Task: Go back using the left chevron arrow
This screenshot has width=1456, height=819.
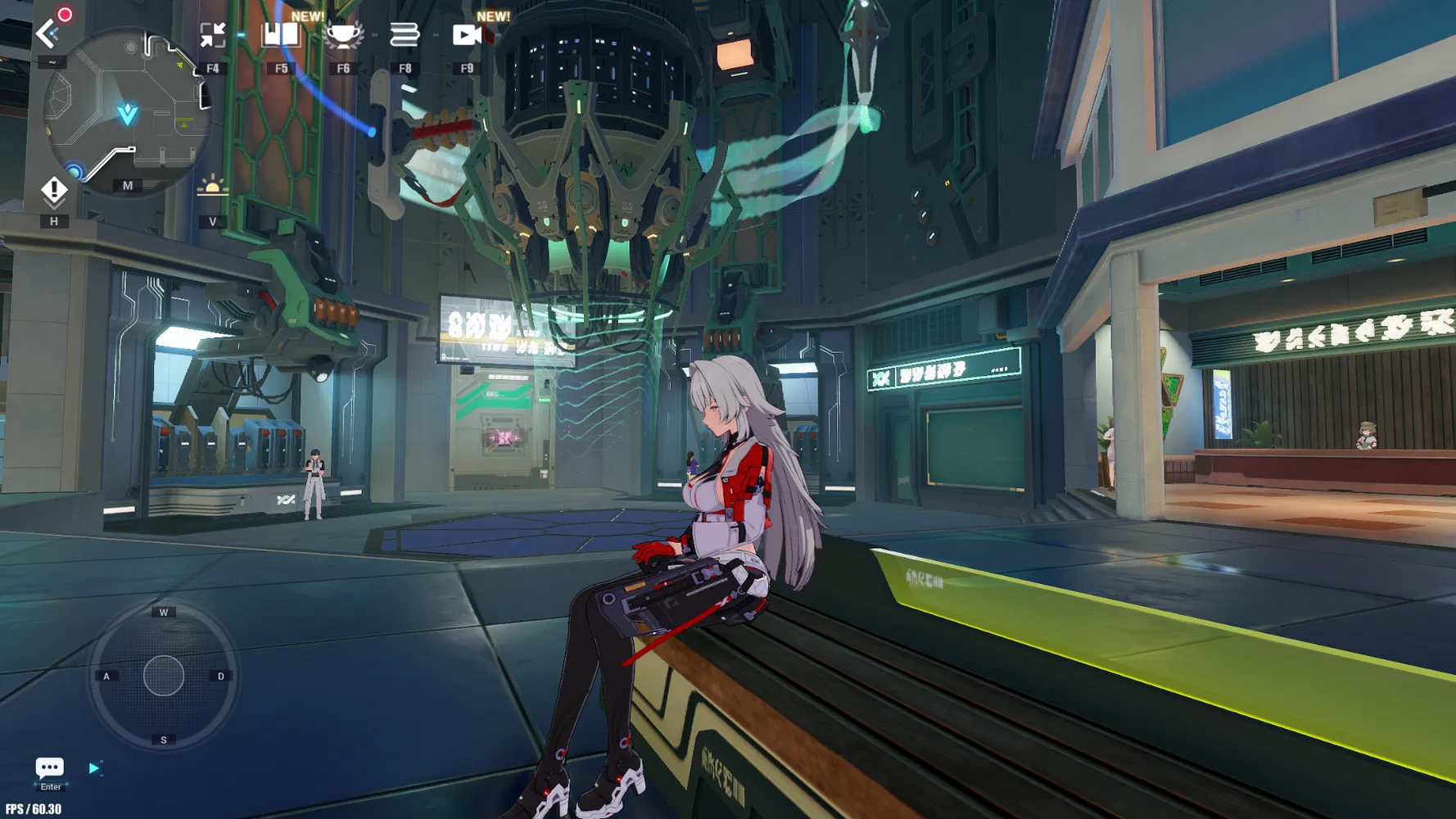Action: click(x=45, y=34)
